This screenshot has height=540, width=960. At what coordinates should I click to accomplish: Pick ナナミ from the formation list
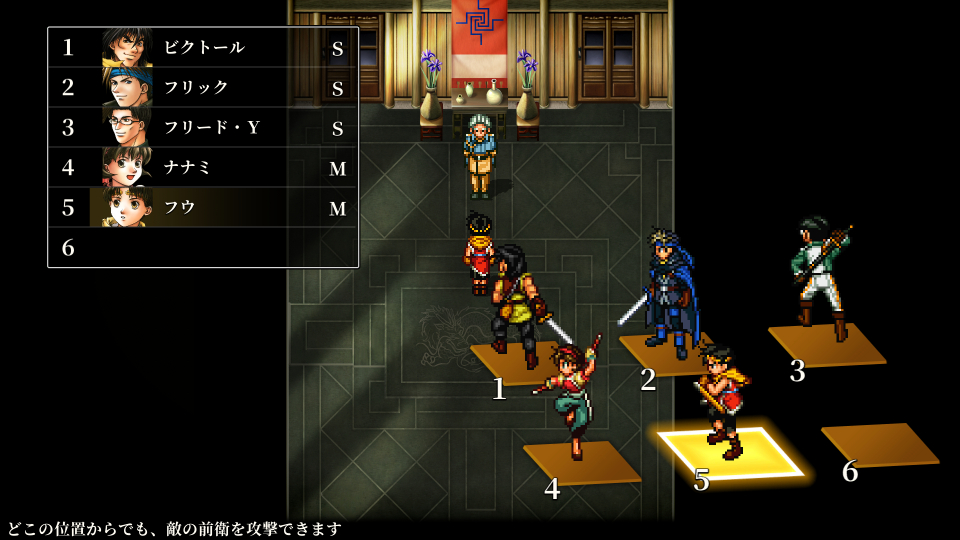(x=203, y=167)
